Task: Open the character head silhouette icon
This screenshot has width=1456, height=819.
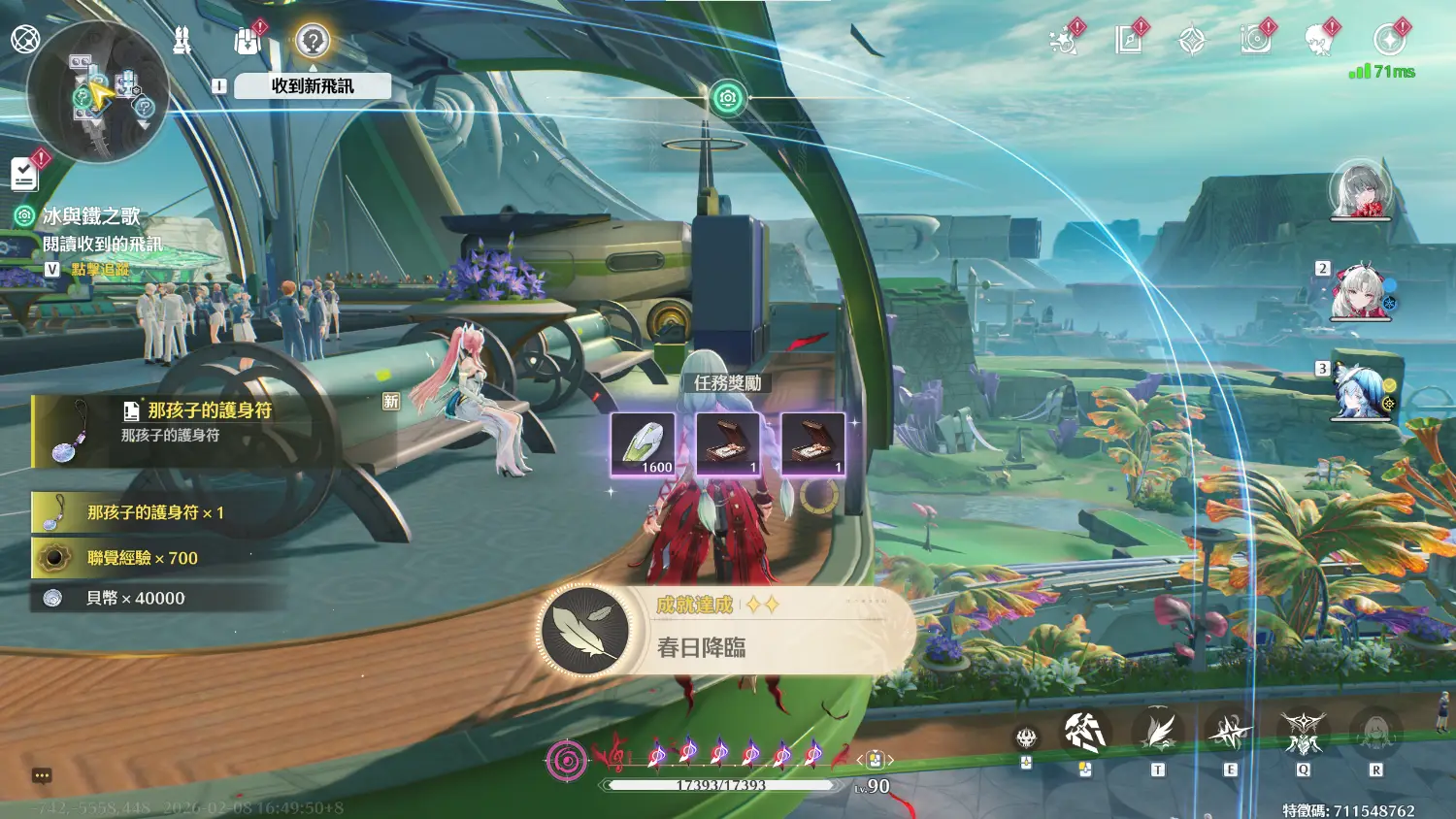Action: [1318, 41]
